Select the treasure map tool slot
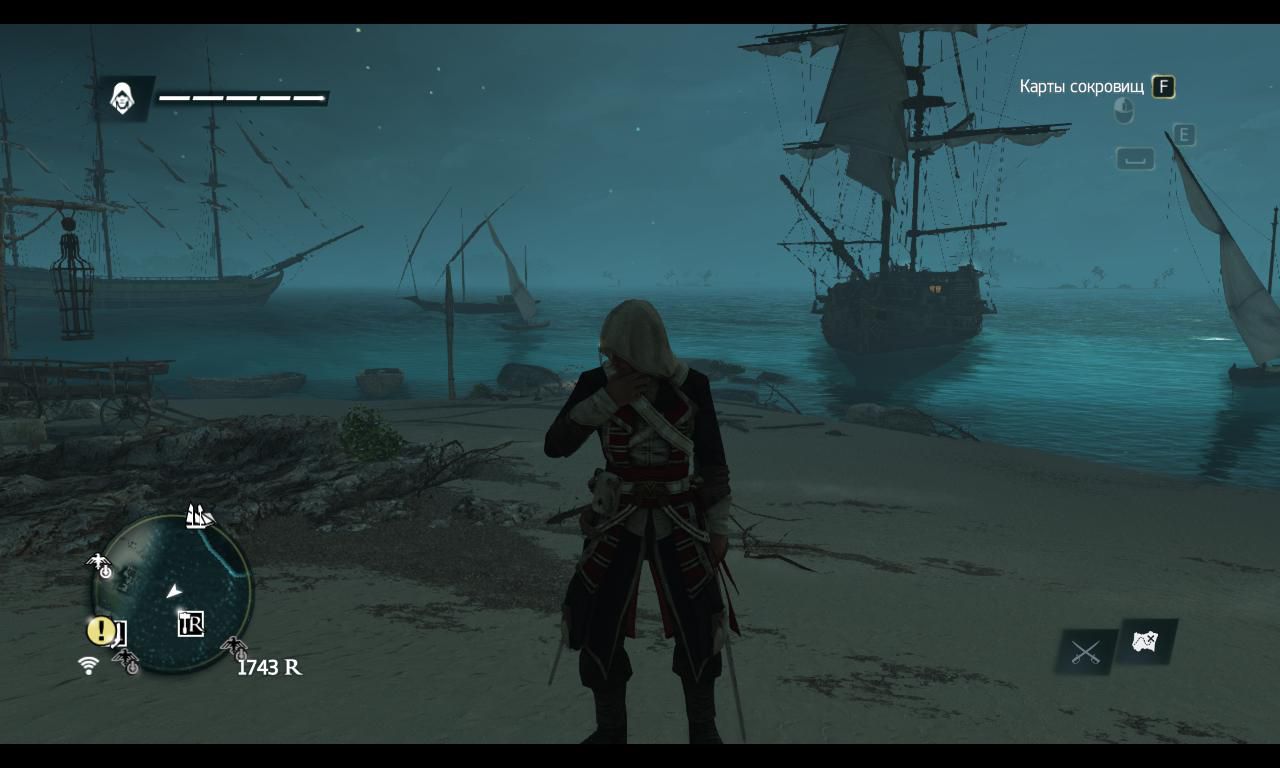1280x768 pixels. click(1146, 641)
